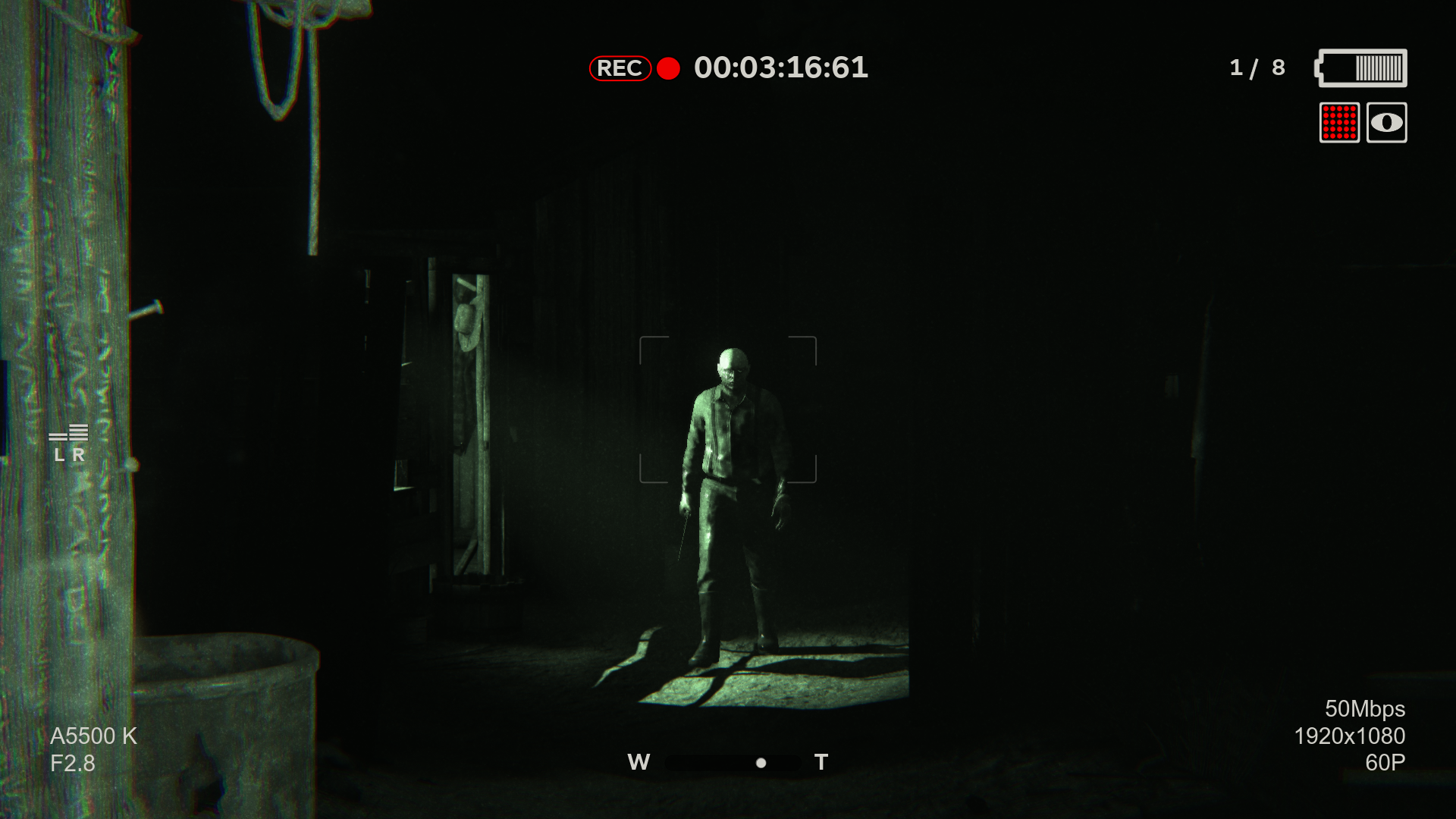This screenshot has height=819, width=1456.
Task: Select the 50Mbps bitrate readout
Action: coord(1354,708)
